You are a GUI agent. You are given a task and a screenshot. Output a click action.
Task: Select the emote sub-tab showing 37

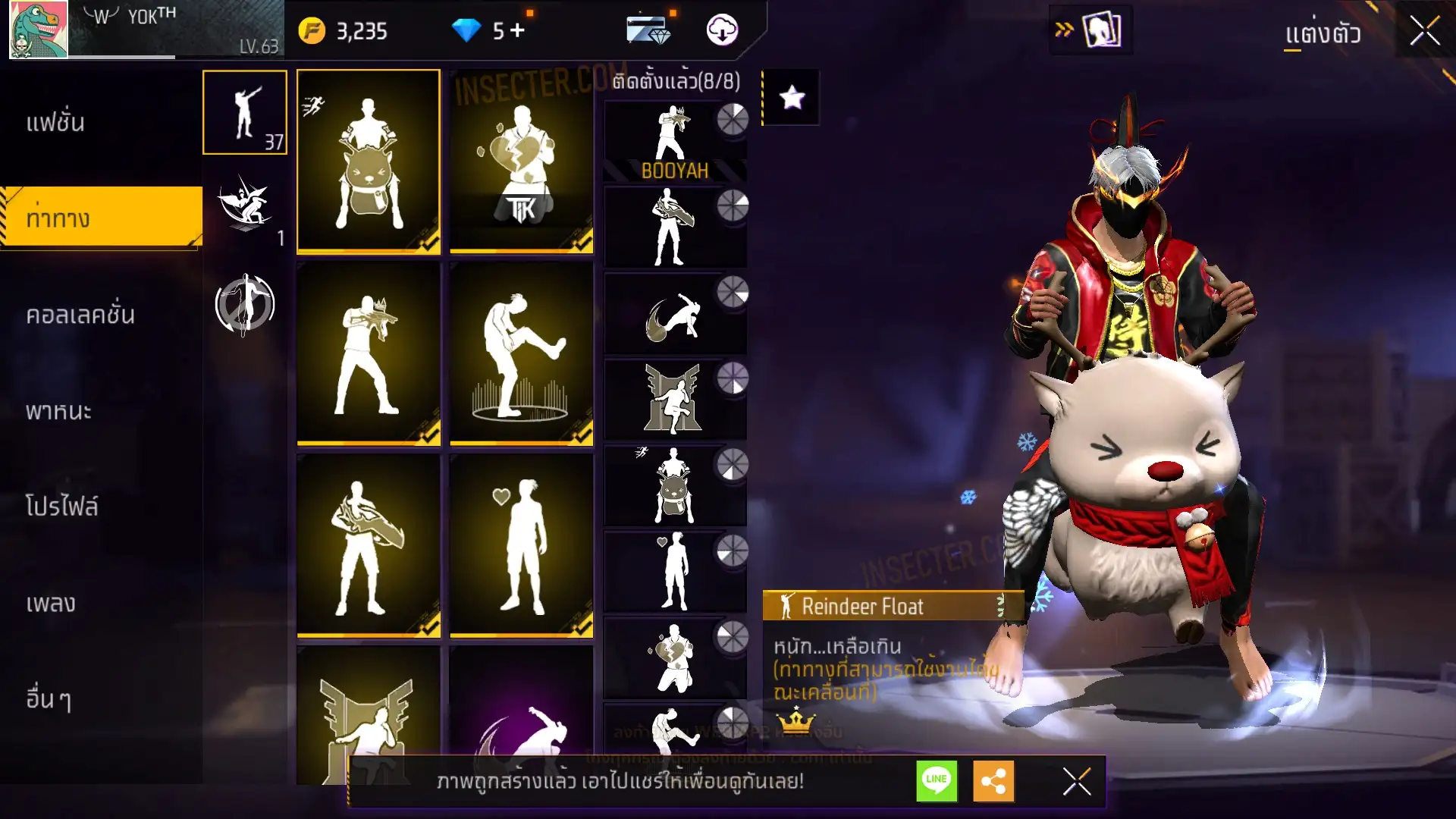tap(245, 112)
